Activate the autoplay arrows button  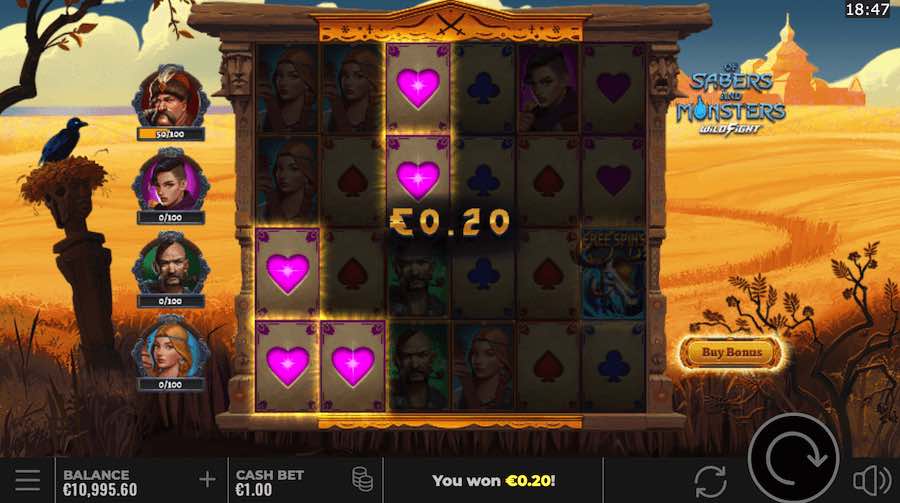710,480
